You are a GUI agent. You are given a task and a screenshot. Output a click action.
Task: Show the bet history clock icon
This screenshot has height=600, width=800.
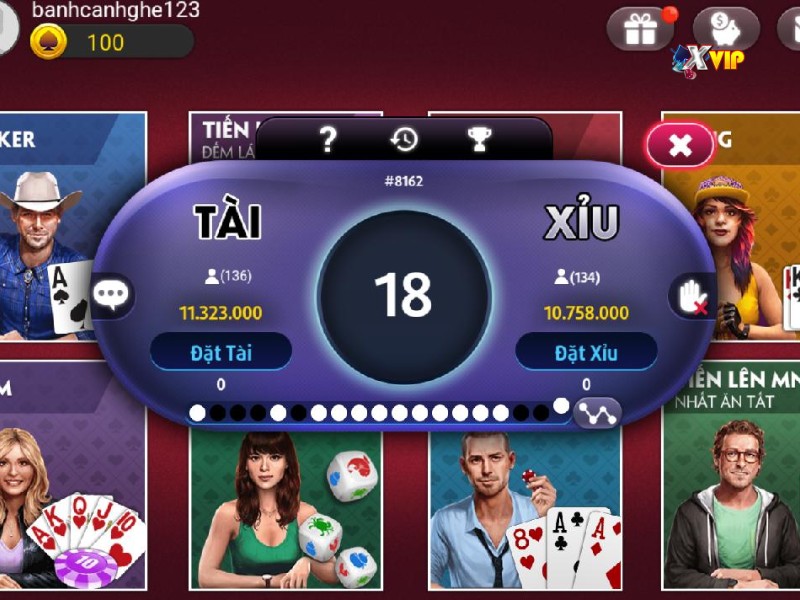(x=404, y=140)
